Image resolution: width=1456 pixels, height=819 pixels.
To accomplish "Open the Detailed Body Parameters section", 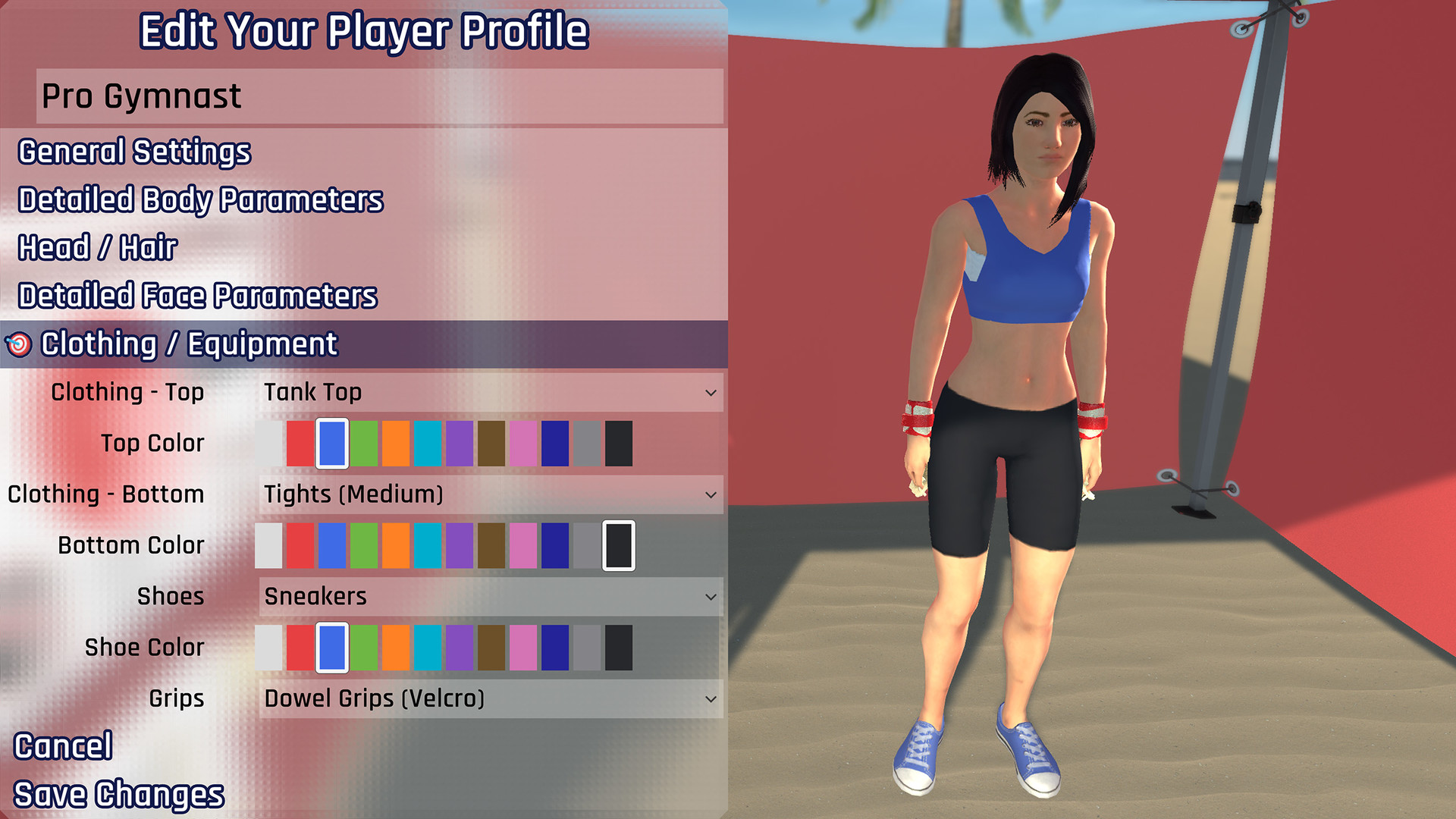I will [x=200, y=199].
